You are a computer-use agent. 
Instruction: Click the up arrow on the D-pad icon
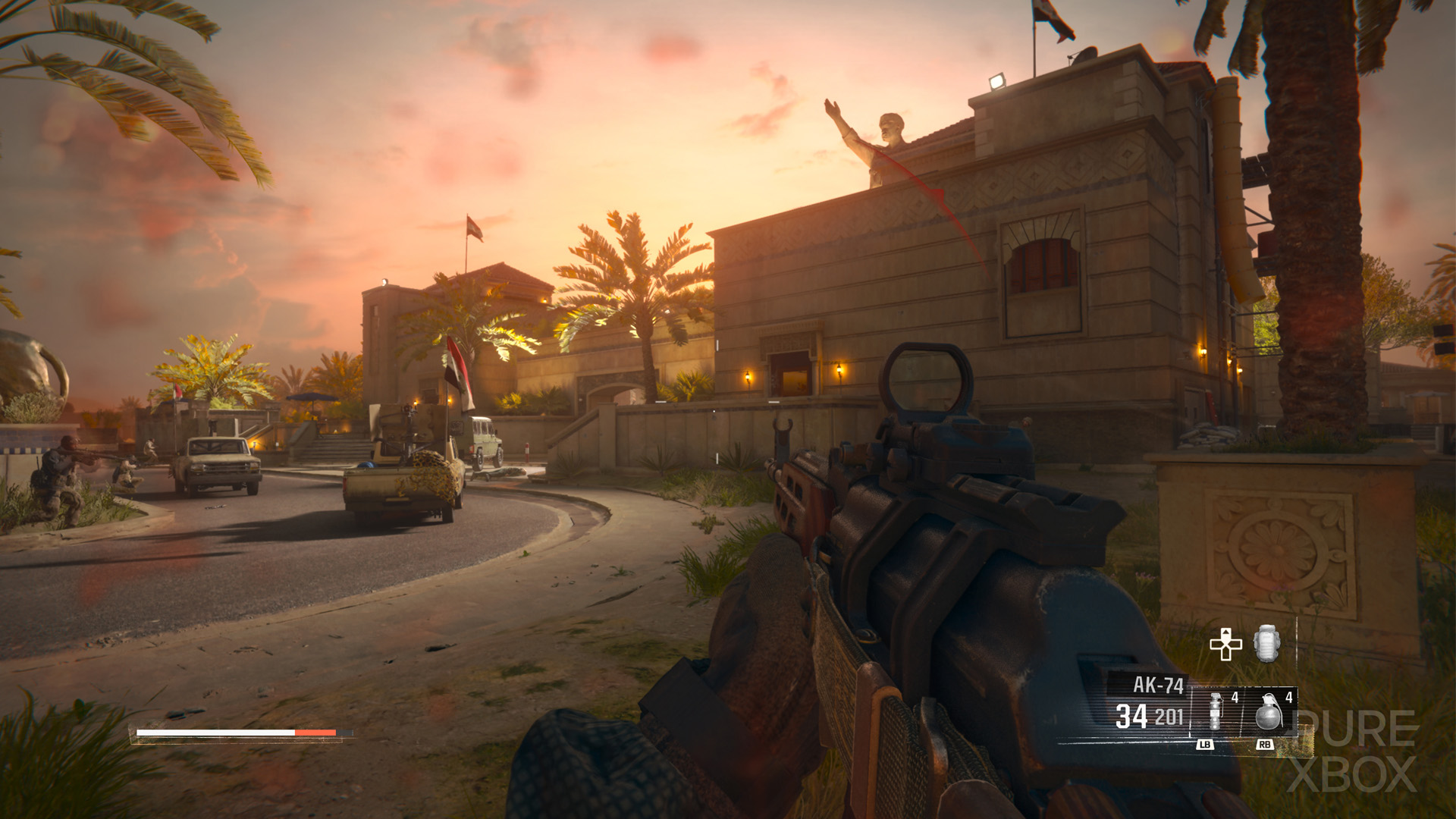(x=1226, y=633)
